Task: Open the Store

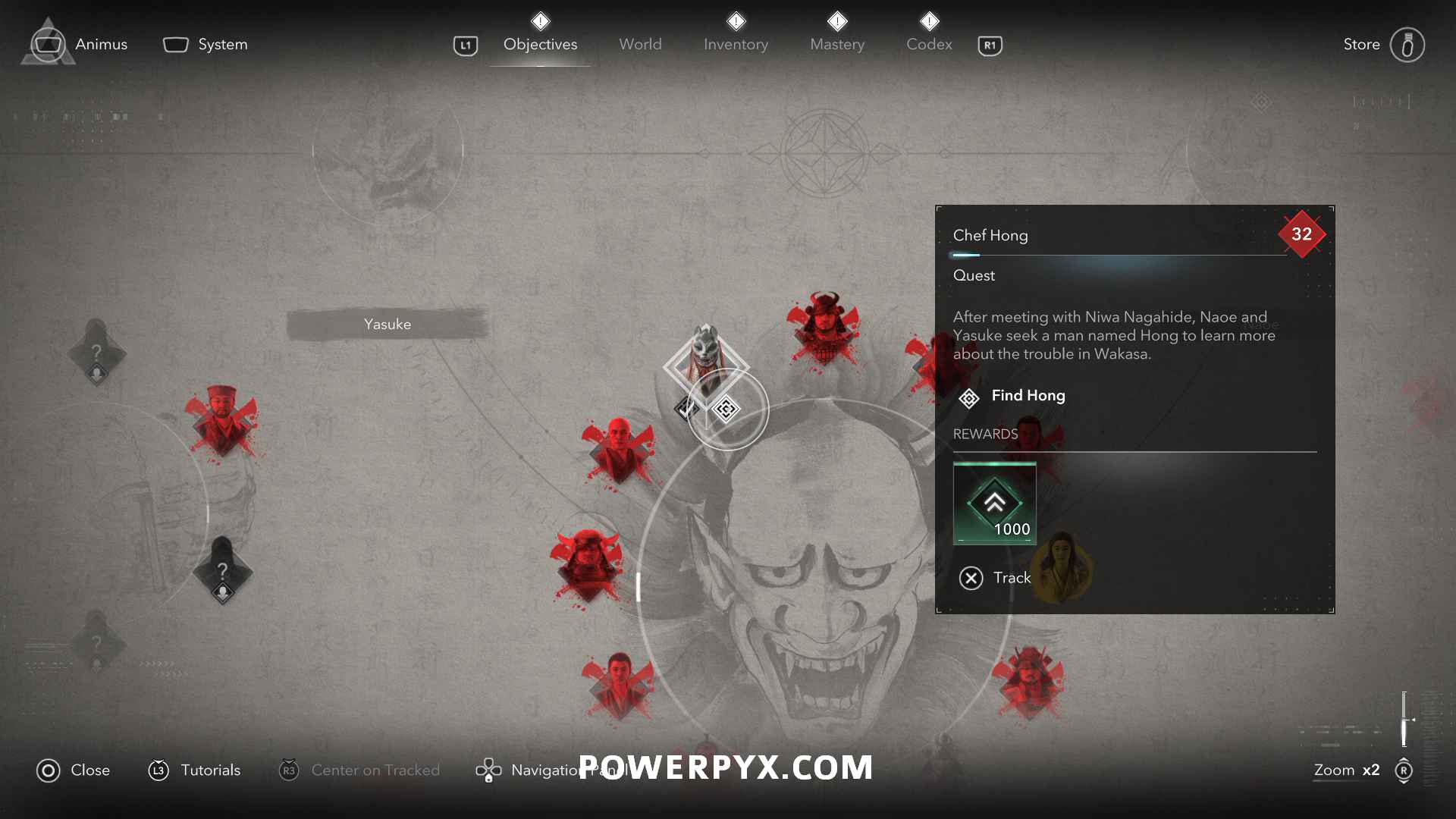Action: coord(1361,44)
